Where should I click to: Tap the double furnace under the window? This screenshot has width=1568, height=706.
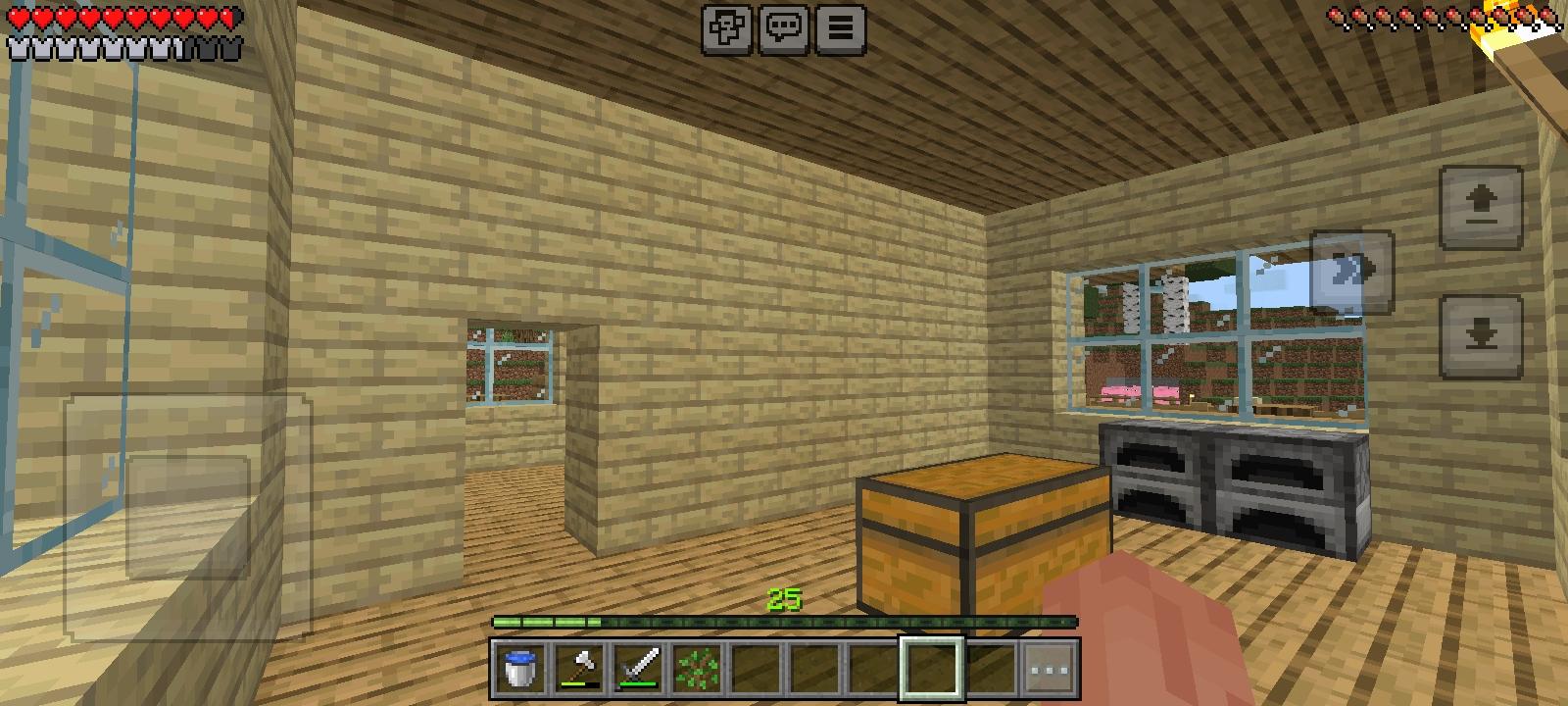click(1230, 485)
